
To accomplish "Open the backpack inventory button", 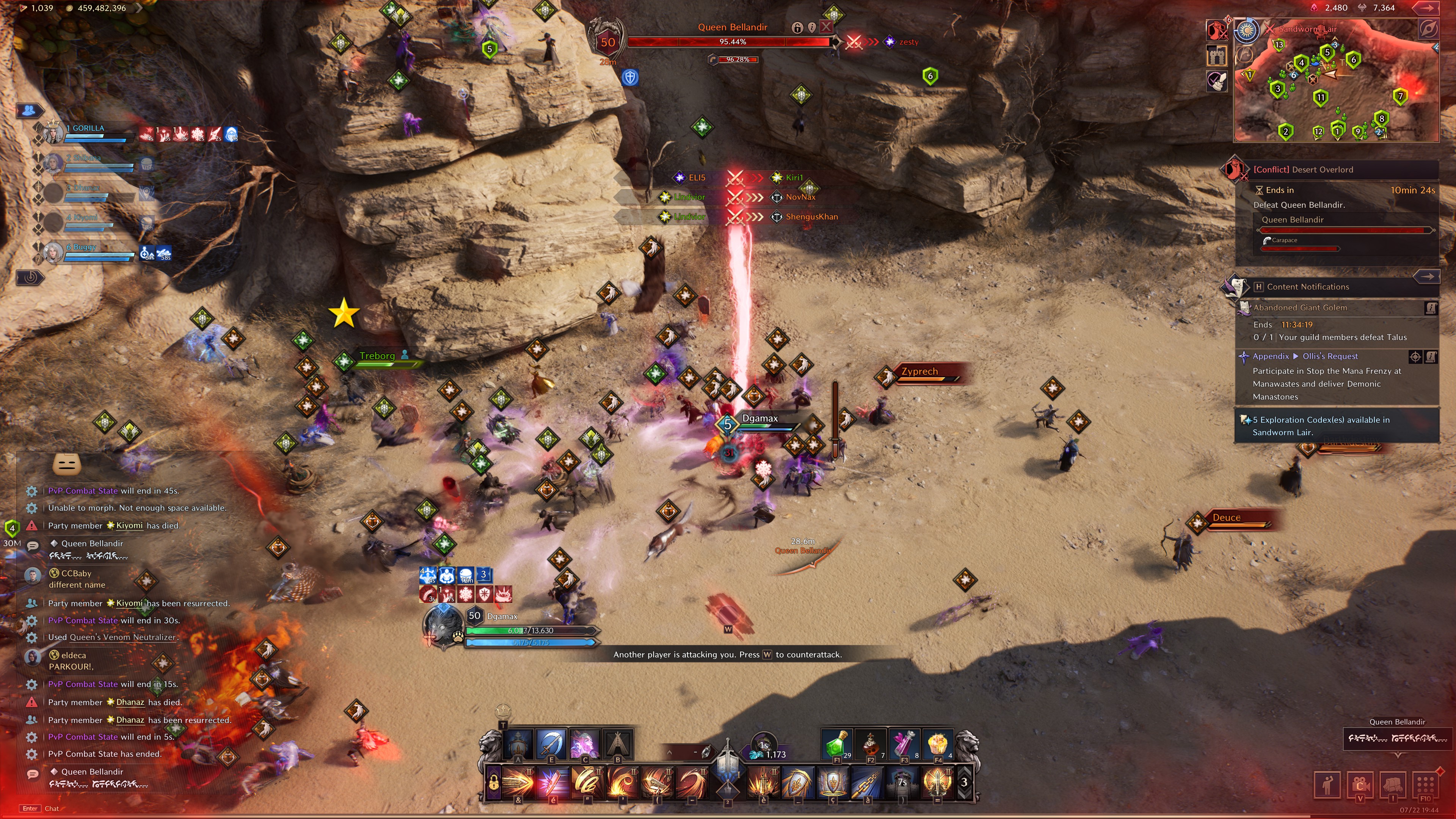I will (x=1393, y=784).
